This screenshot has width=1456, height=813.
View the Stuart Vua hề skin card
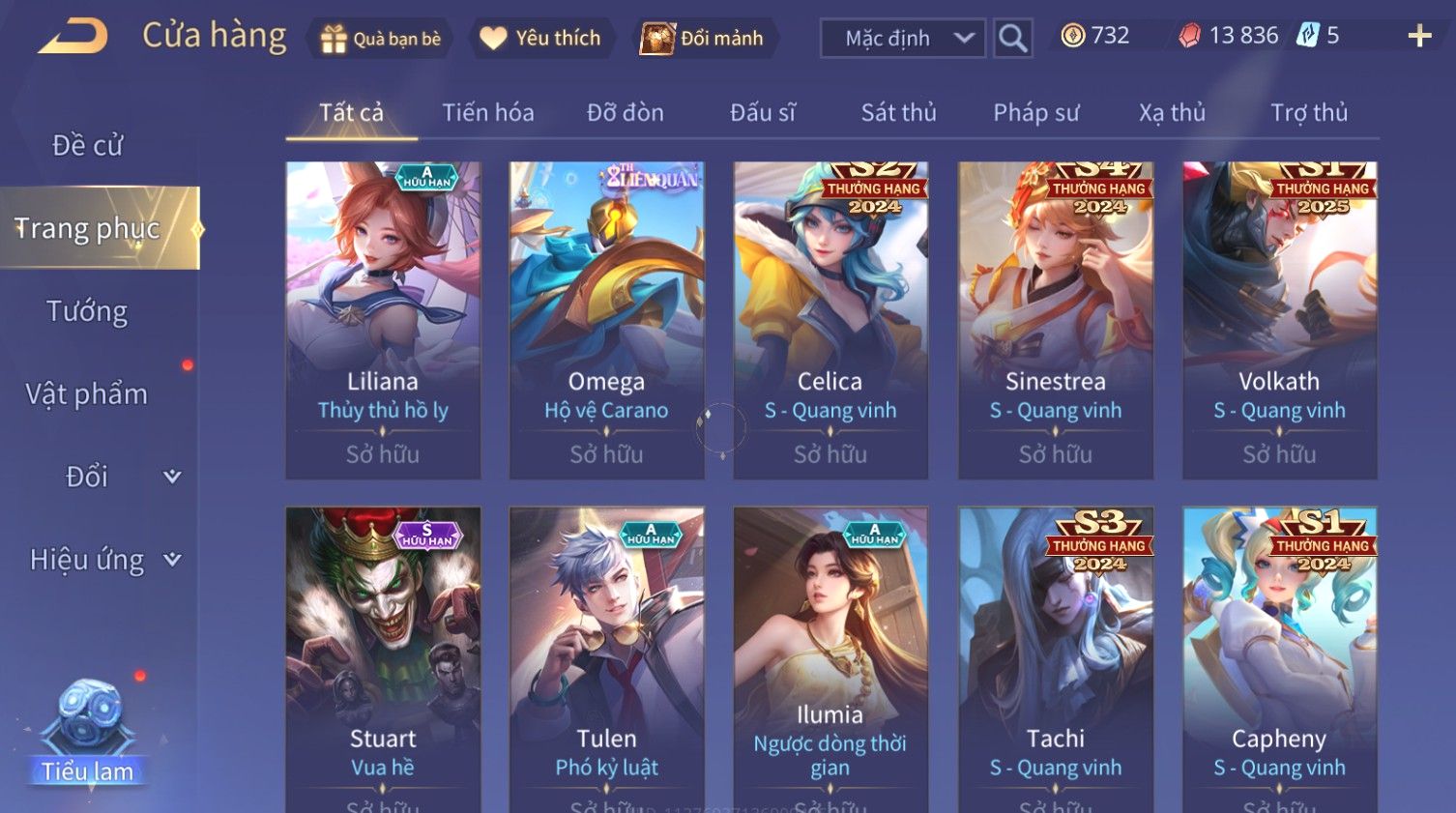coord(383,657)
